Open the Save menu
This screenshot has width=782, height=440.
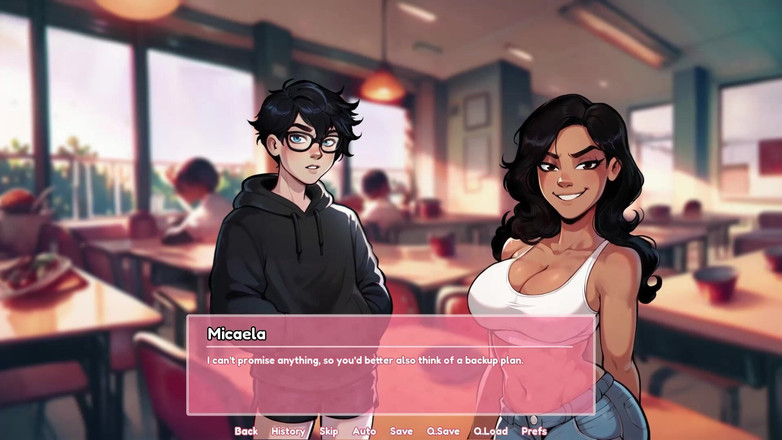click(x=401, y=431)
